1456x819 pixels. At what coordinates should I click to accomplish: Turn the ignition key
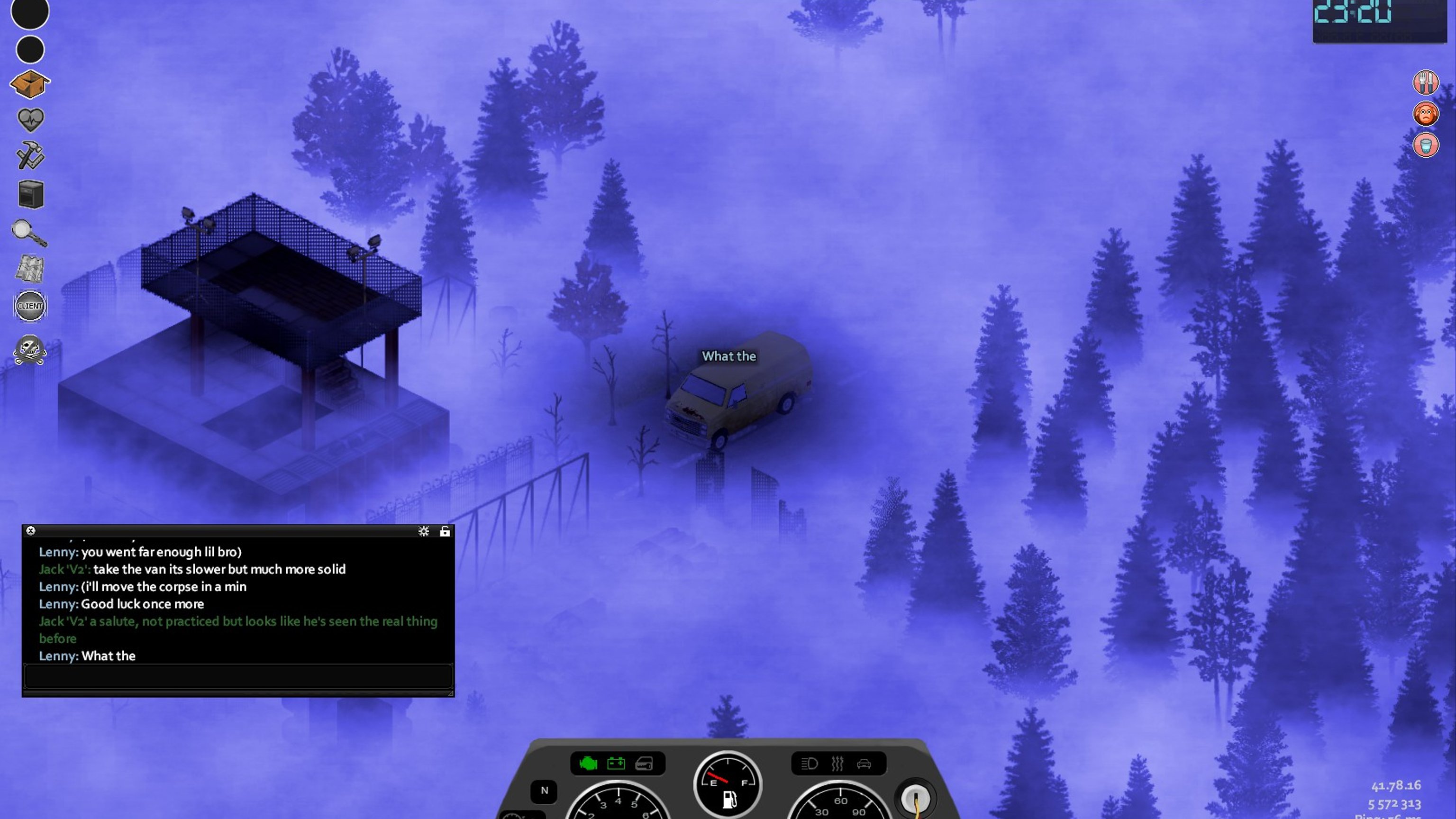click(x=916, y=799)
